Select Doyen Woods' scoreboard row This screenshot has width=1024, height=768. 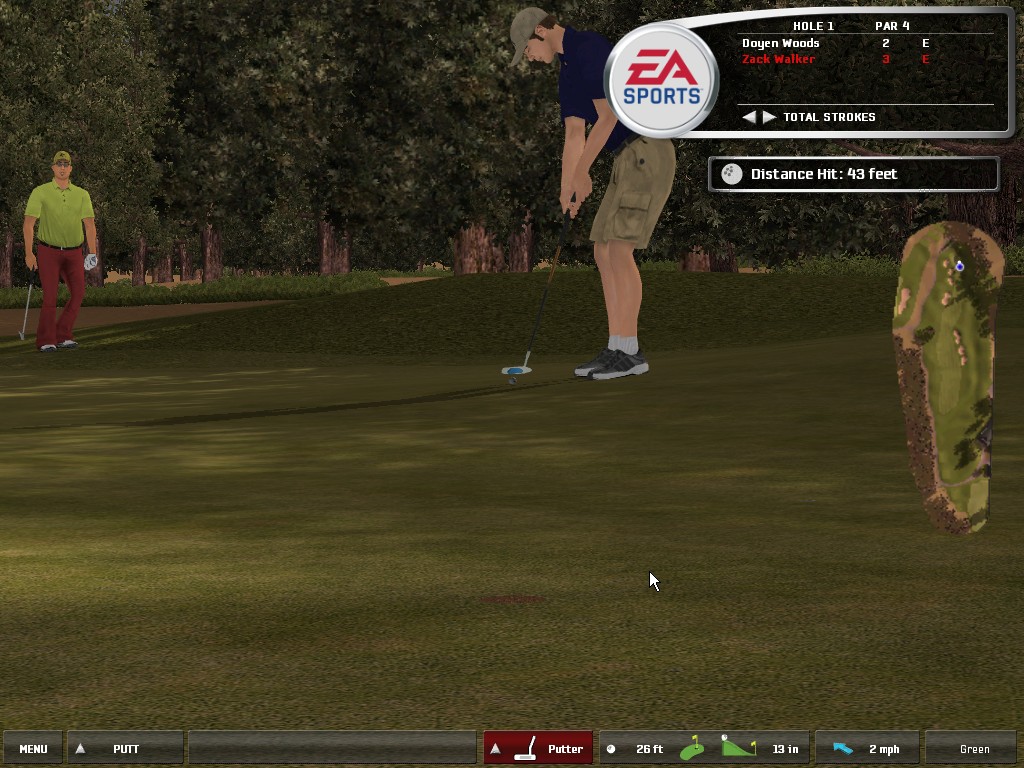coord(835,43)
